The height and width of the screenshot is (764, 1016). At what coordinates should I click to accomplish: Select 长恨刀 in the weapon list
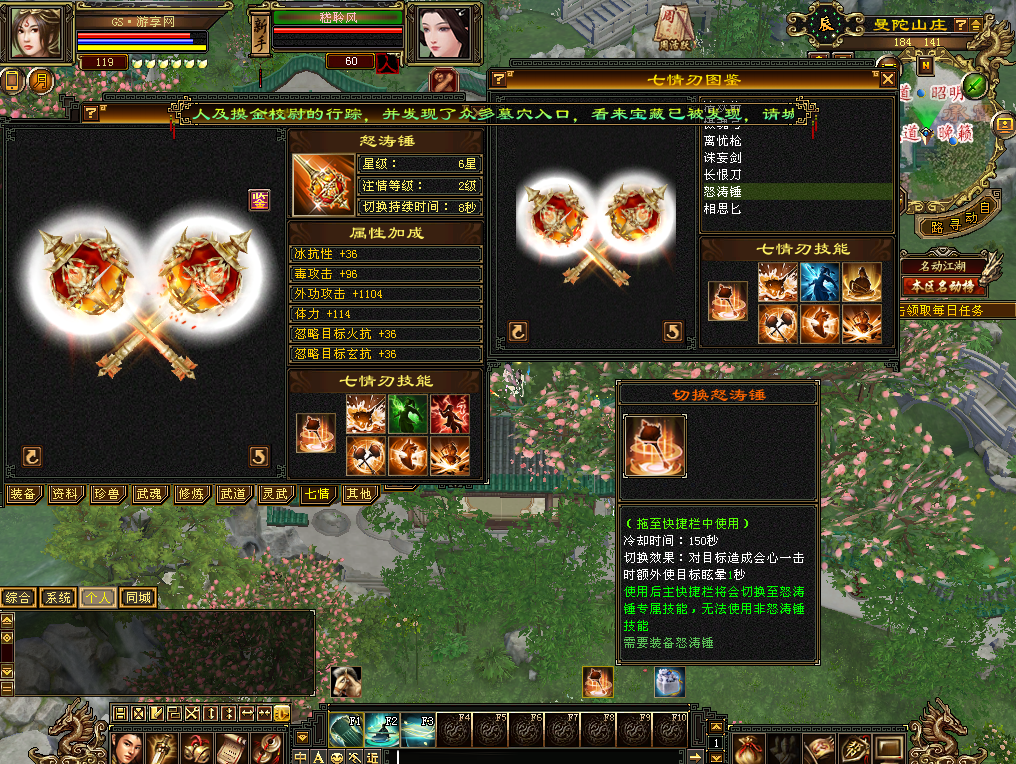click(x=722, y=174)
